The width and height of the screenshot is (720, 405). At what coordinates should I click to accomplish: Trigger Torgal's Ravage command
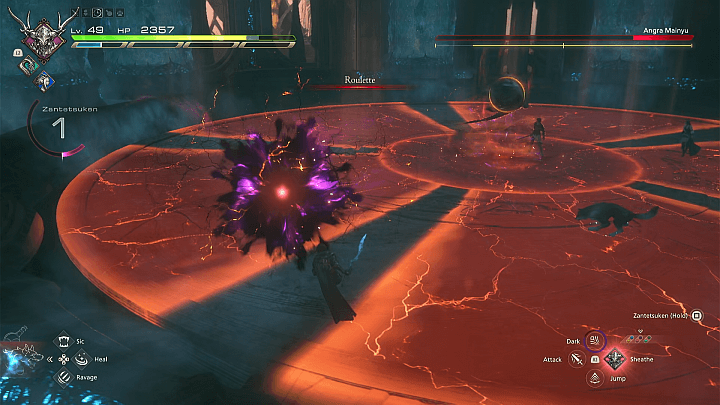(x=63, y=377)
